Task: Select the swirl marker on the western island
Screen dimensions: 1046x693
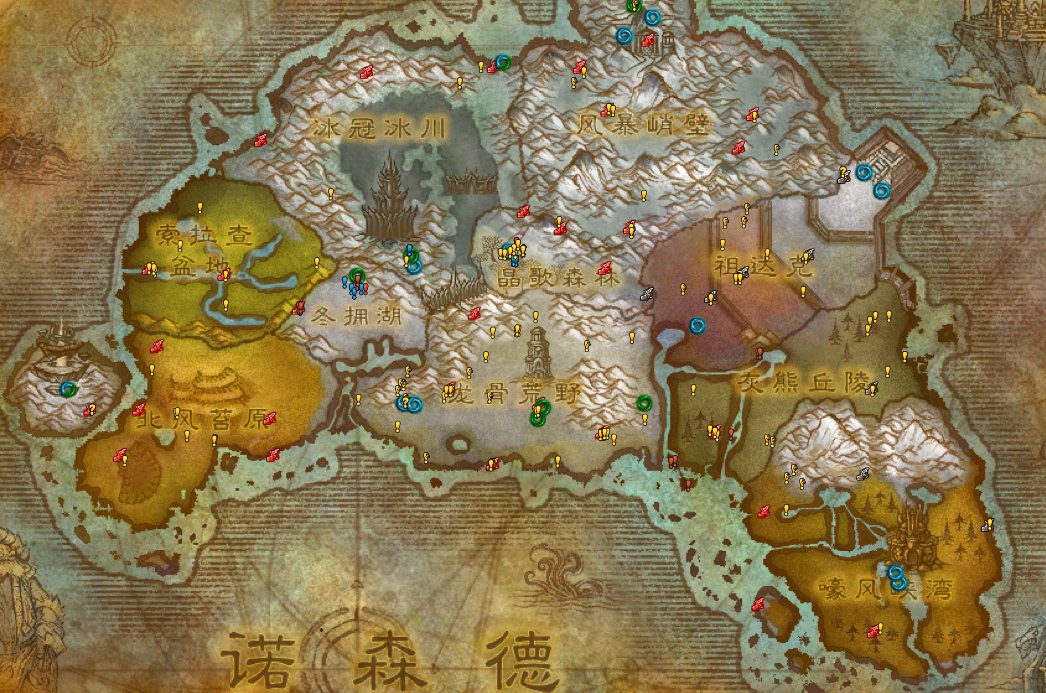Action: click(68, 388)
